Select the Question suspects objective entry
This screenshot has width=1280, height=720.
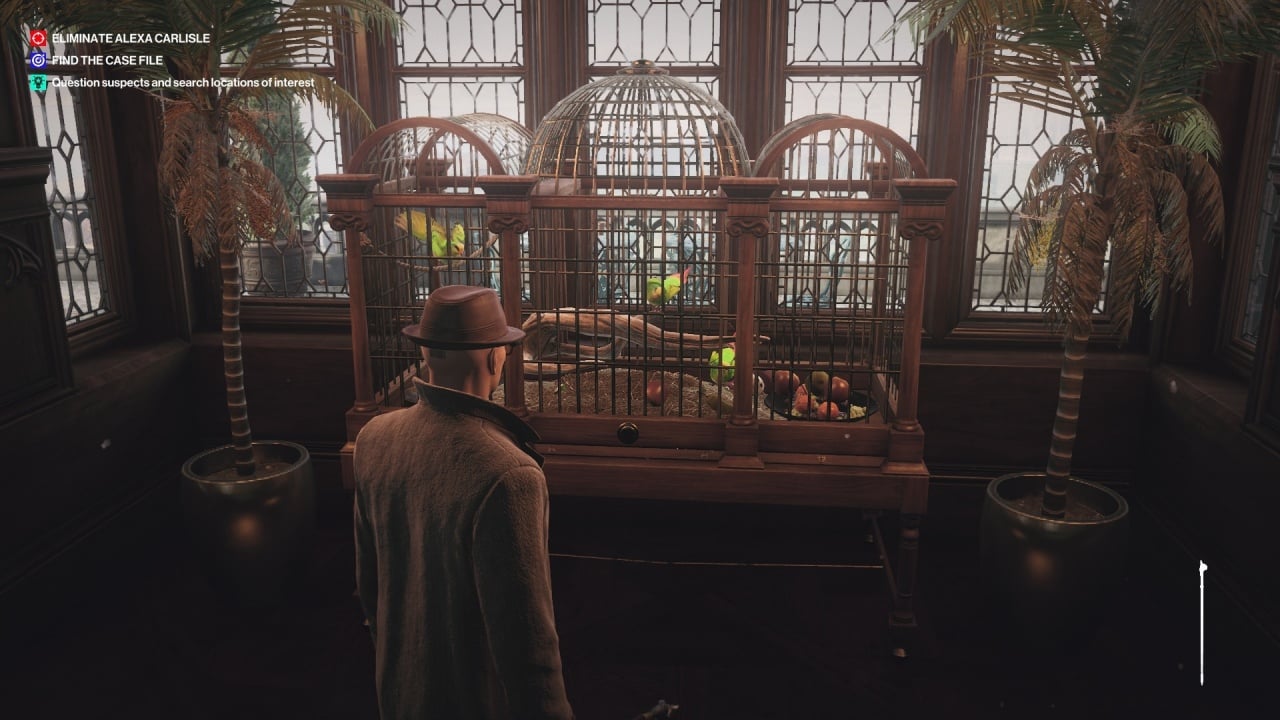182,82
